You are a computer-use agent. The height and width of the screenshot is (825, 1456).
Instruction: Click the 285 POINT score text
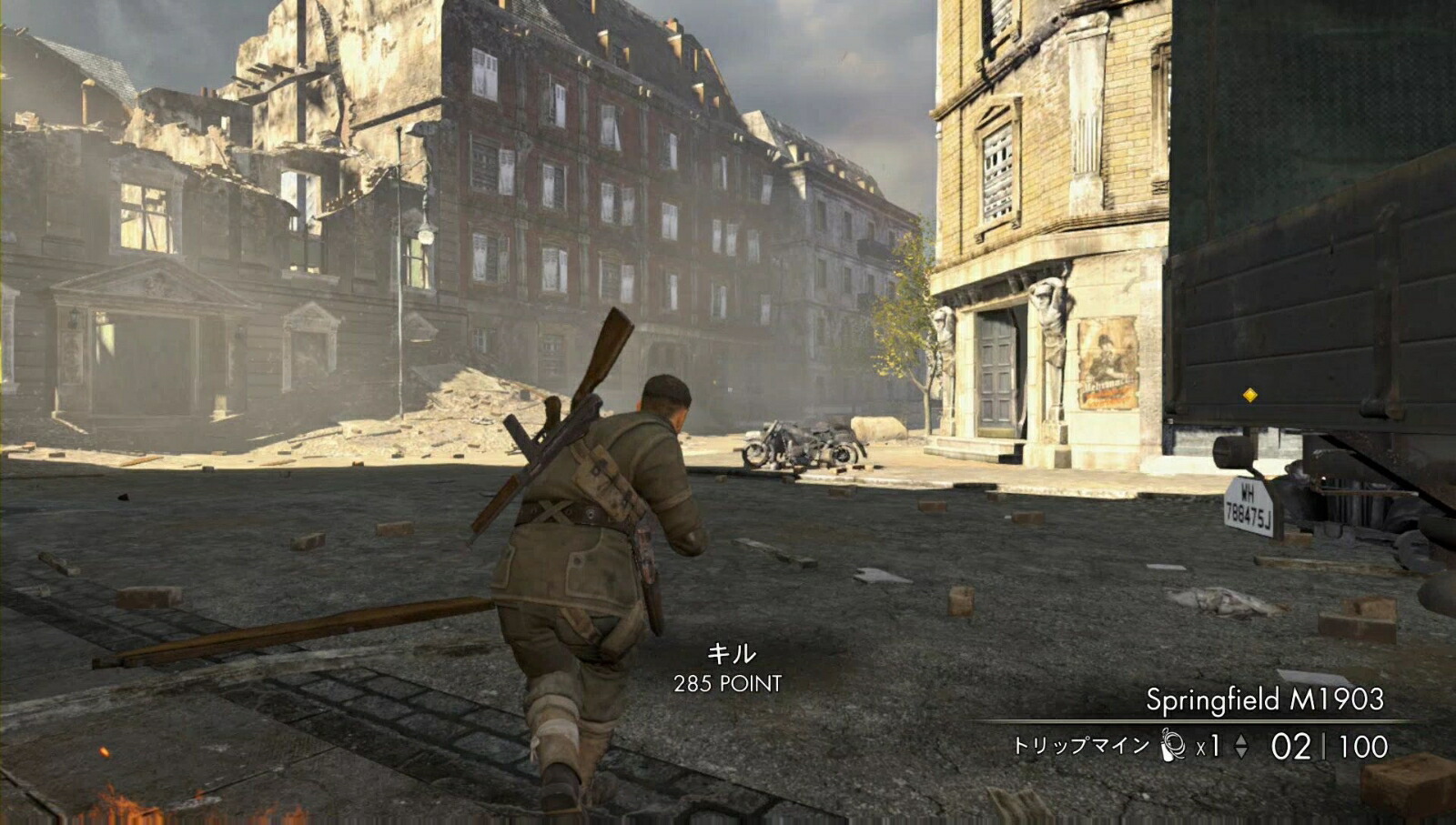click(x=729, y=682)
